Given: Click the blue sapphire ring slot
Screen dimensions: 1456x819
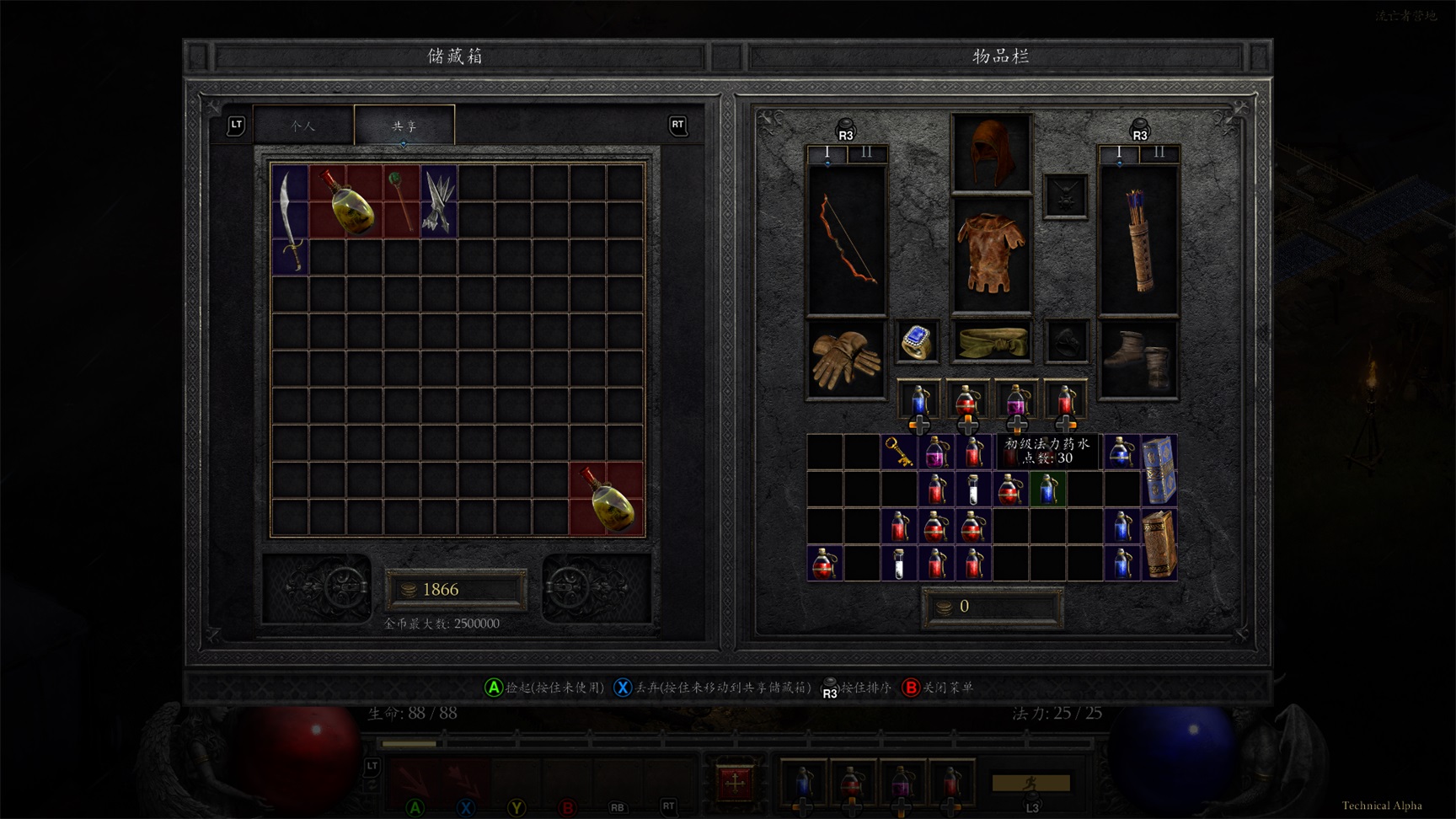Looking at the screenshot, I should click(917, 342).
